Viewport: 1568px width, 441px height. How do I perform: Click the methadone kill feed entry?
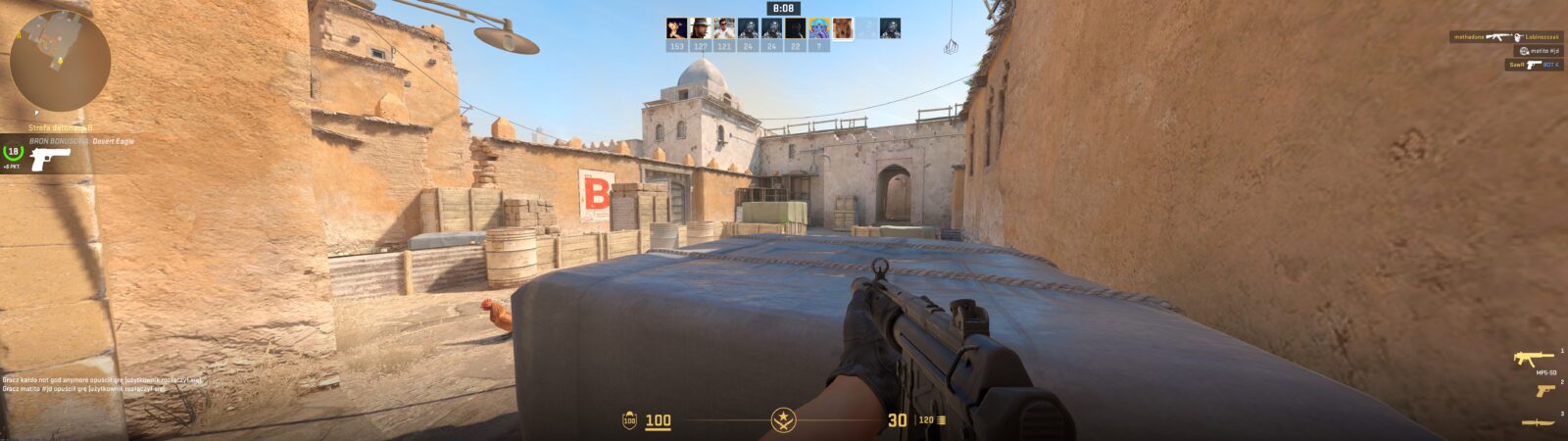1506,37
